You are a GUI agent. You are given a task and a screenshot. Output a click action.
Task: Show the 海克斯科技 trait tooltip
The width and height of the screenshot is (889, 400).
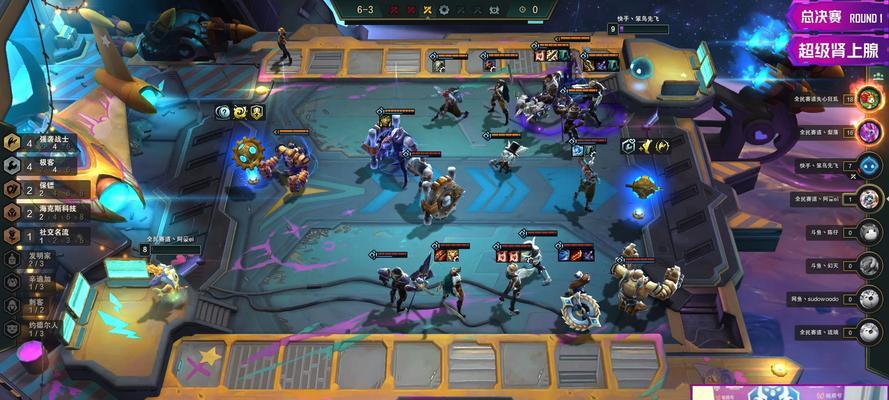point(55,212)
